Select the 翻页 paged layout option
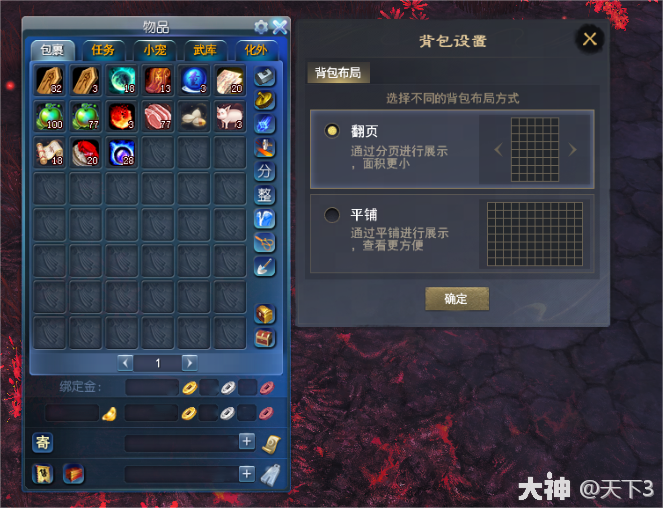The height and width of the screenshot is (508, 663). click(x=332, y=131)
